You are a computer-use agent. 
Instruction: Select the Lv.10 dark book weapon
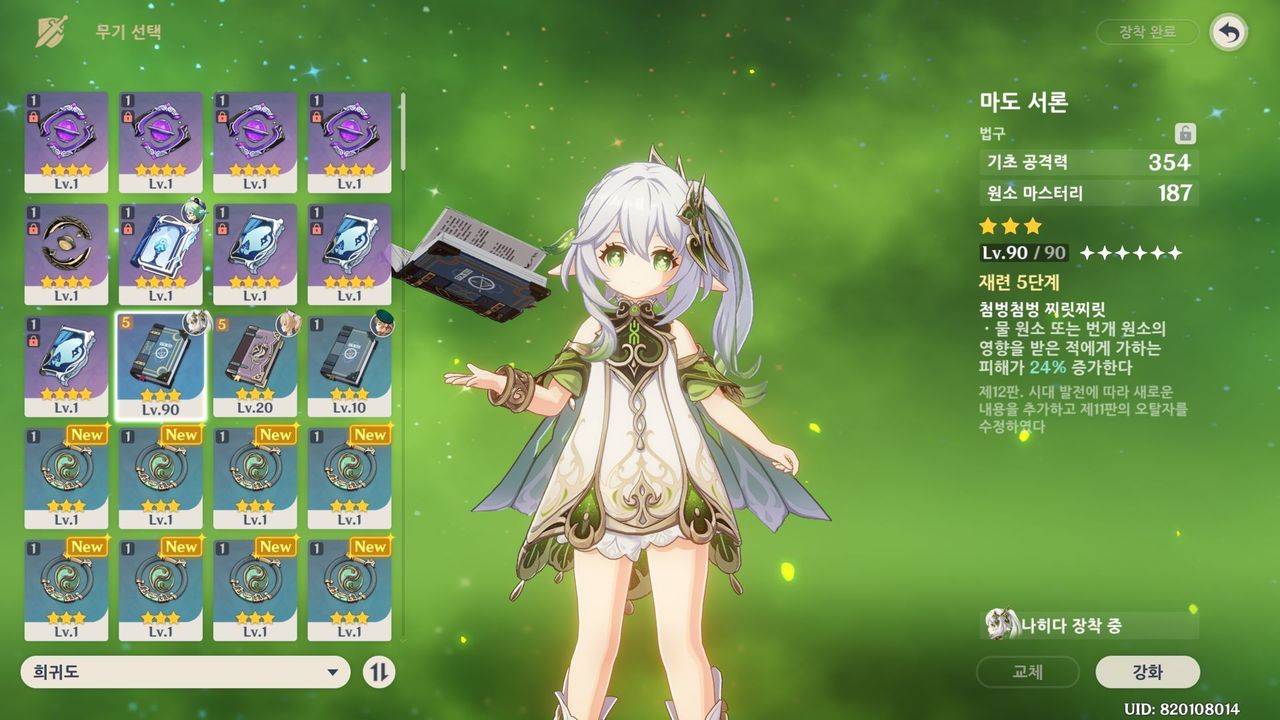coord(349,366)
